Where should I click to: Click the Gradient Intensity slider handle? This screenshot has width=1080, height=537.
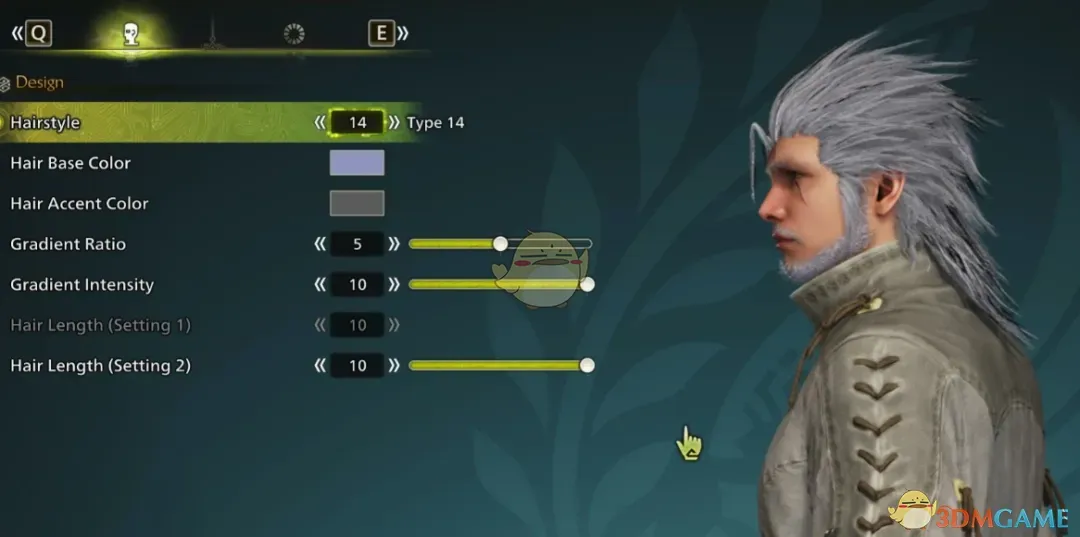point(587,285)
